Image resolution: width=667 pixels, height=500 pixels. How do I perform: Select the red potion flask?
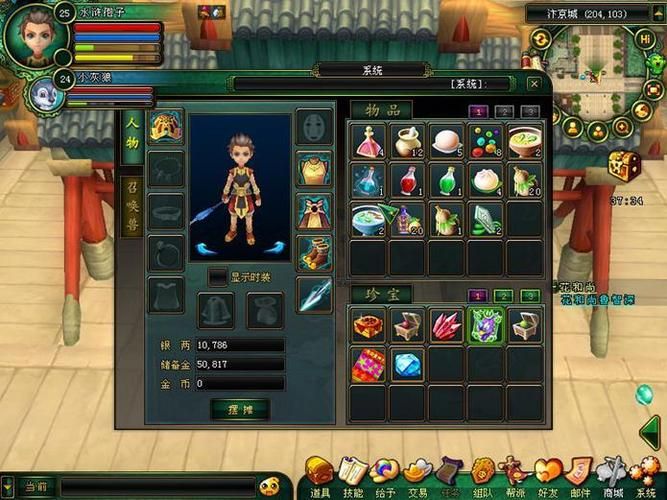tap(407, 181)
